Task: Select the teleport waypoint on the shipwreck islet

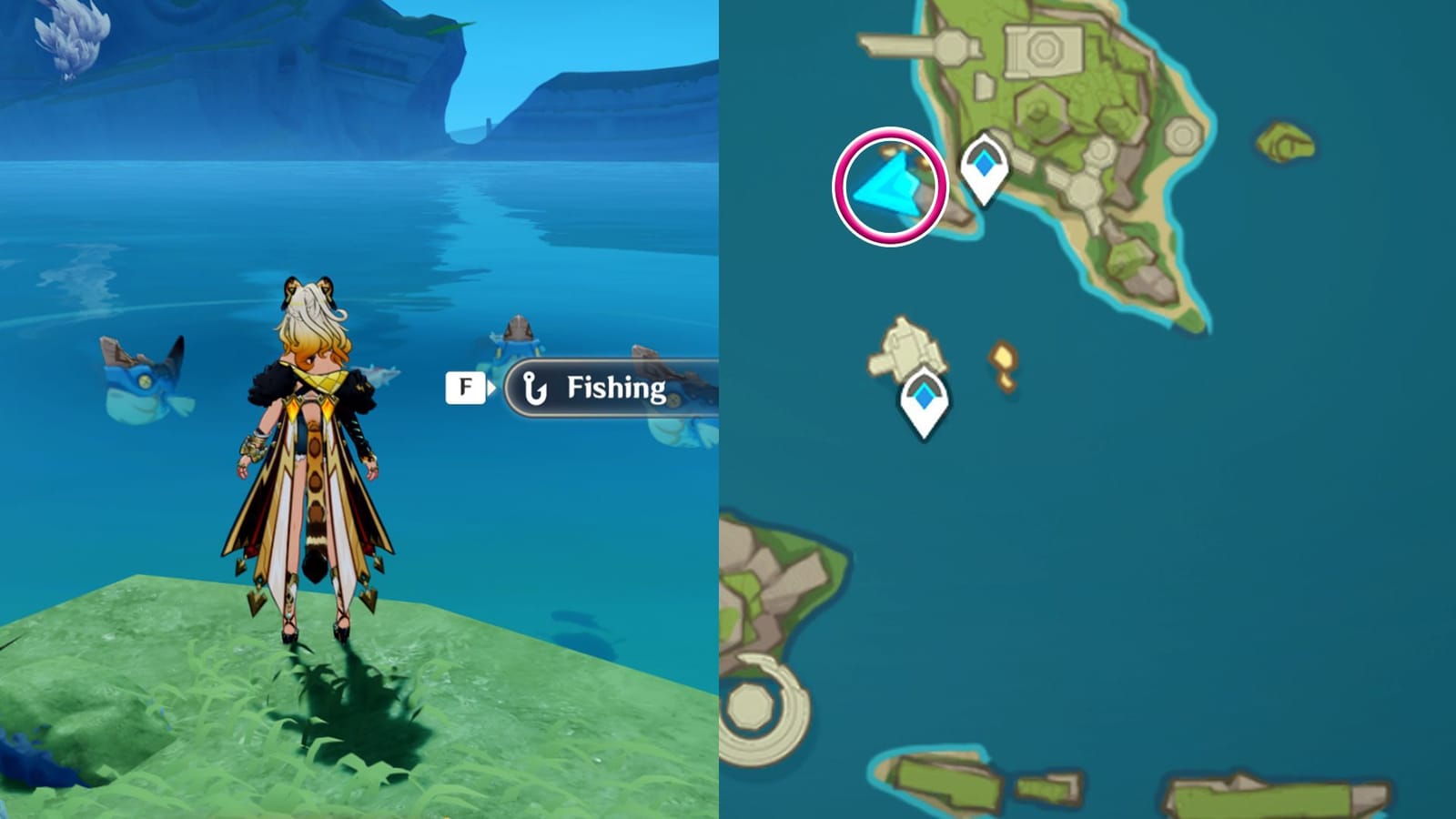Action: tap(923, 398)
